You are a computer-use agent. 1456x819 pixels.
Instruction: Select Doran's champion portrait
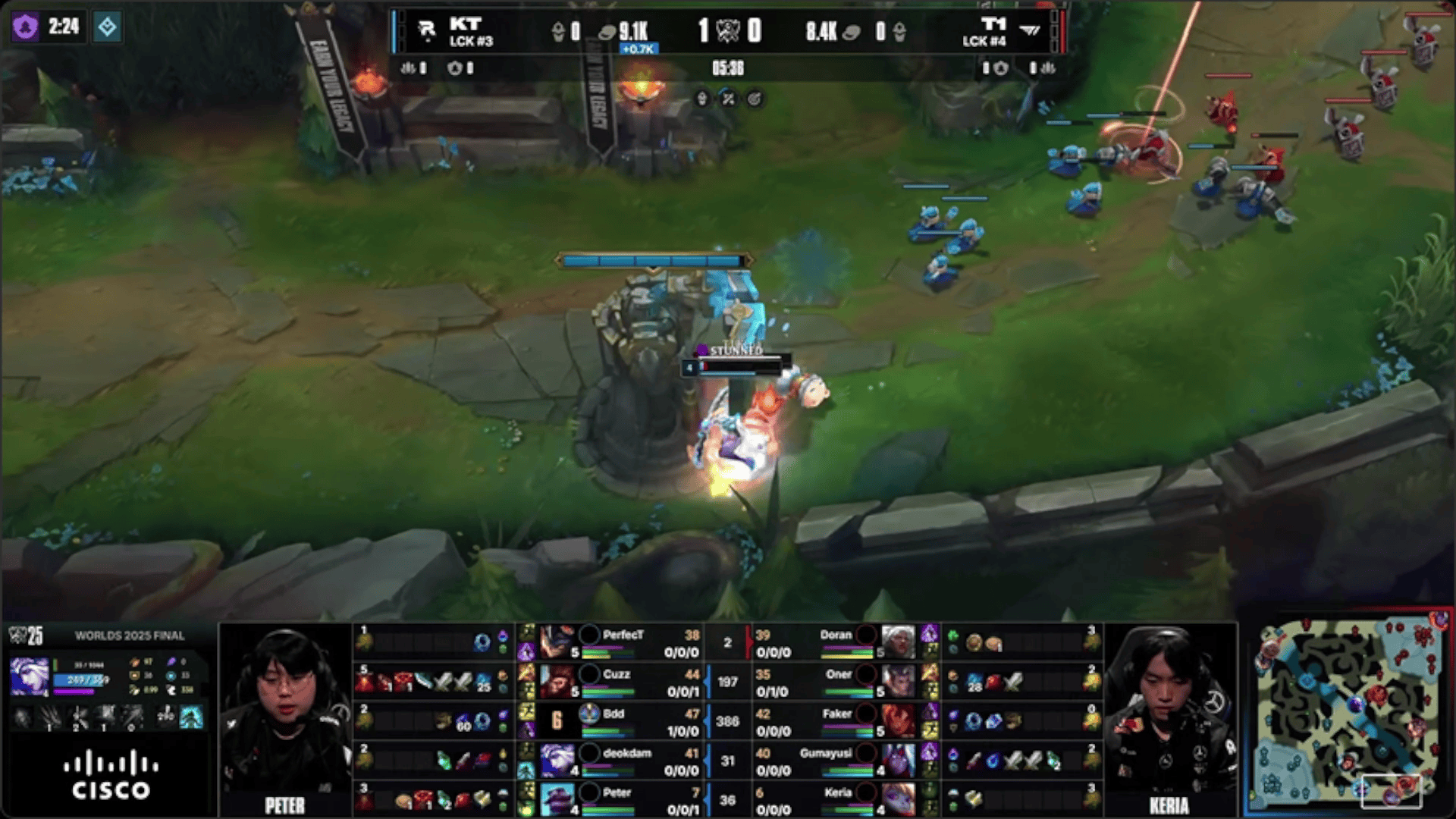[898, 642]
